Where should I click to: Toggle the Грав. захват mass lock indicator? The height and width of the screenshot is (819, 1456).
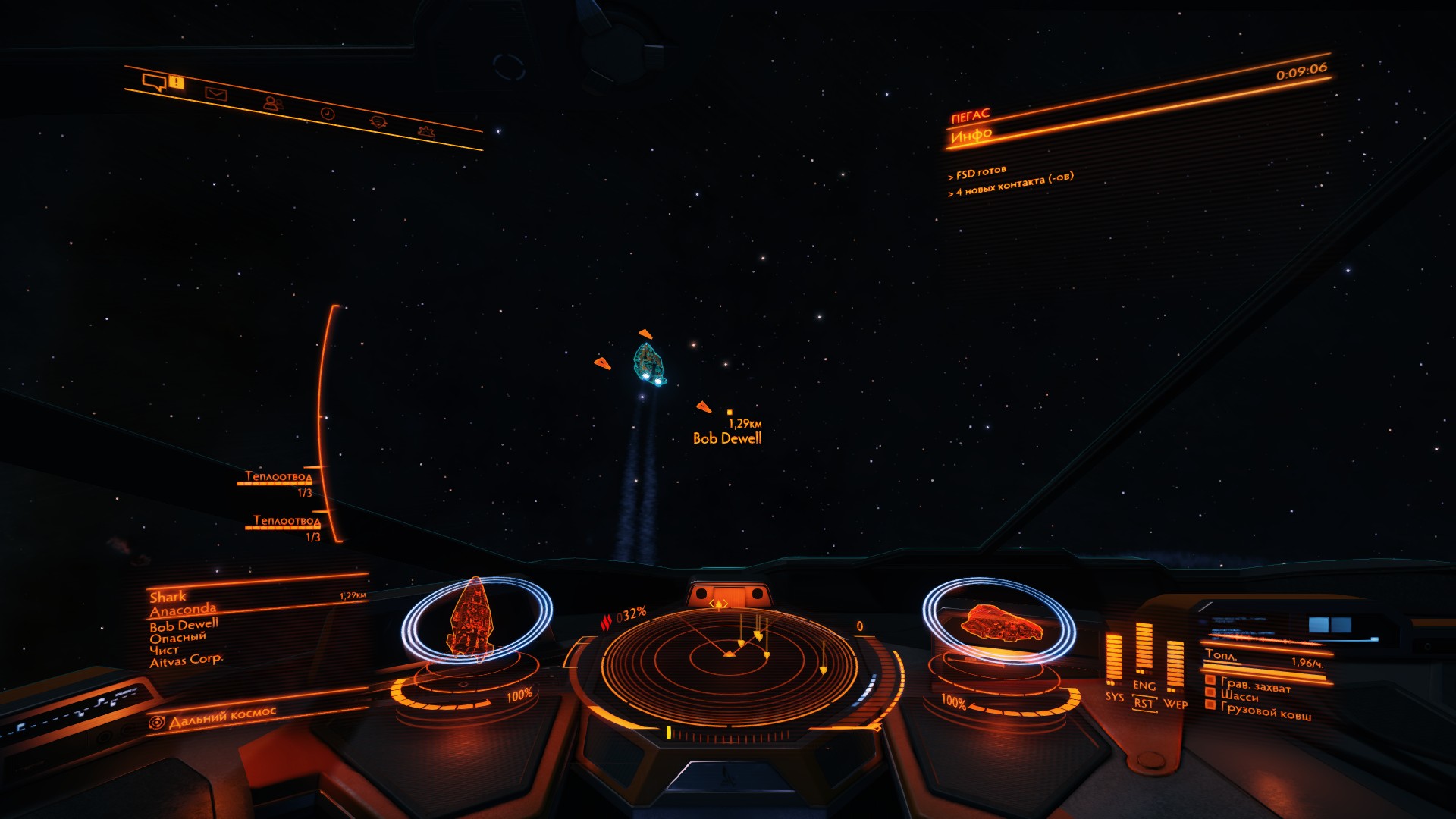(x=1255, y=685)
